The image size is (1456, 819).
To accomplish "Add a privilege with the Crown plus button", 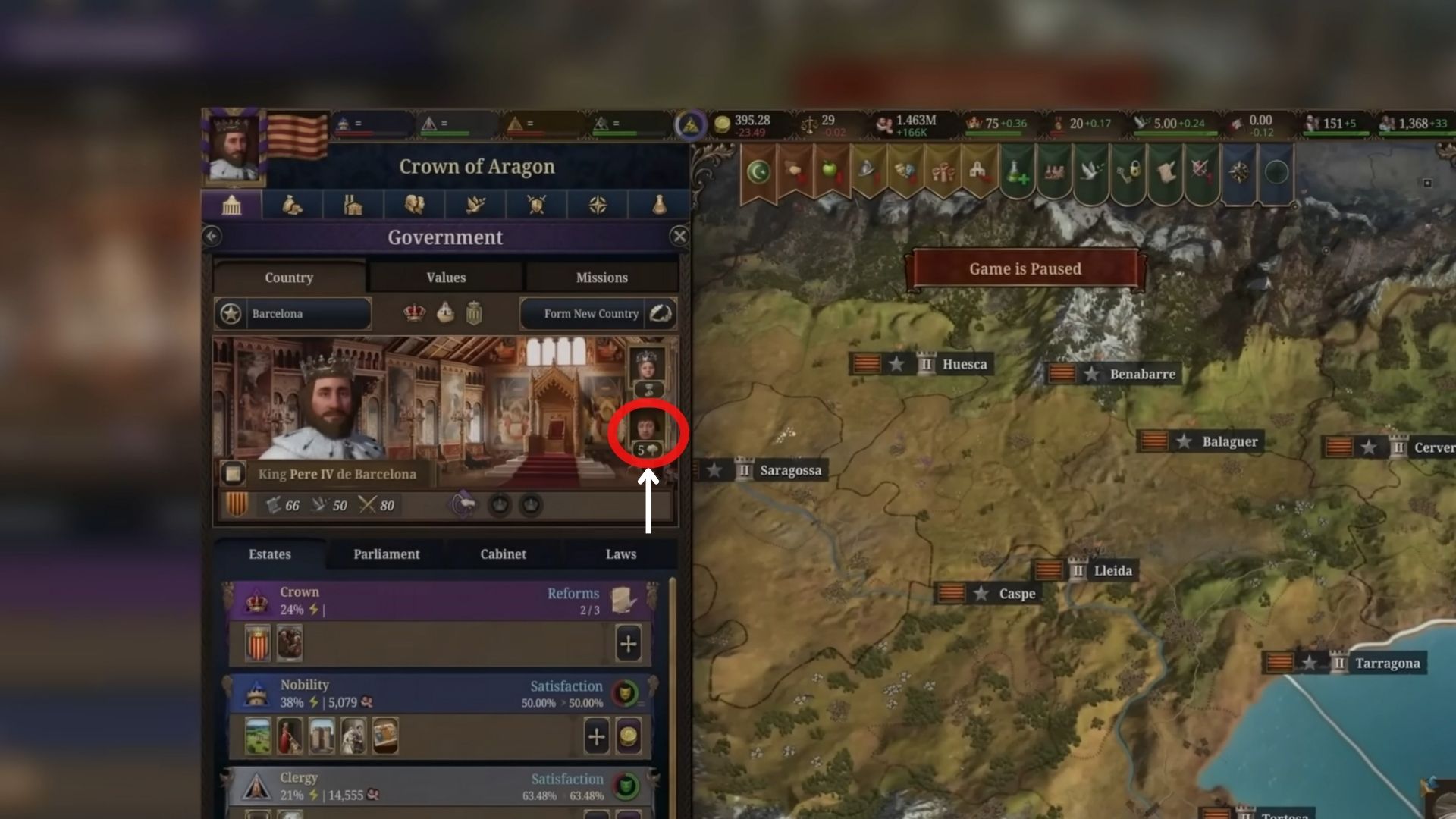I will tap(629, 644).
